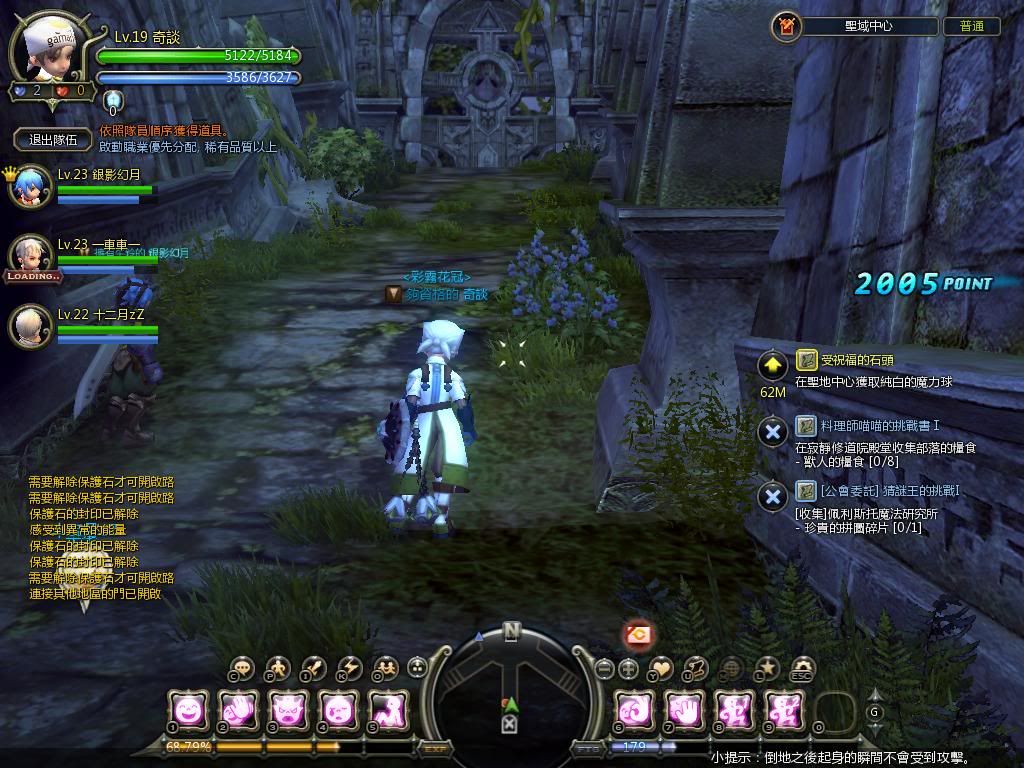Activate the swirl skill in slot 6

635,710
